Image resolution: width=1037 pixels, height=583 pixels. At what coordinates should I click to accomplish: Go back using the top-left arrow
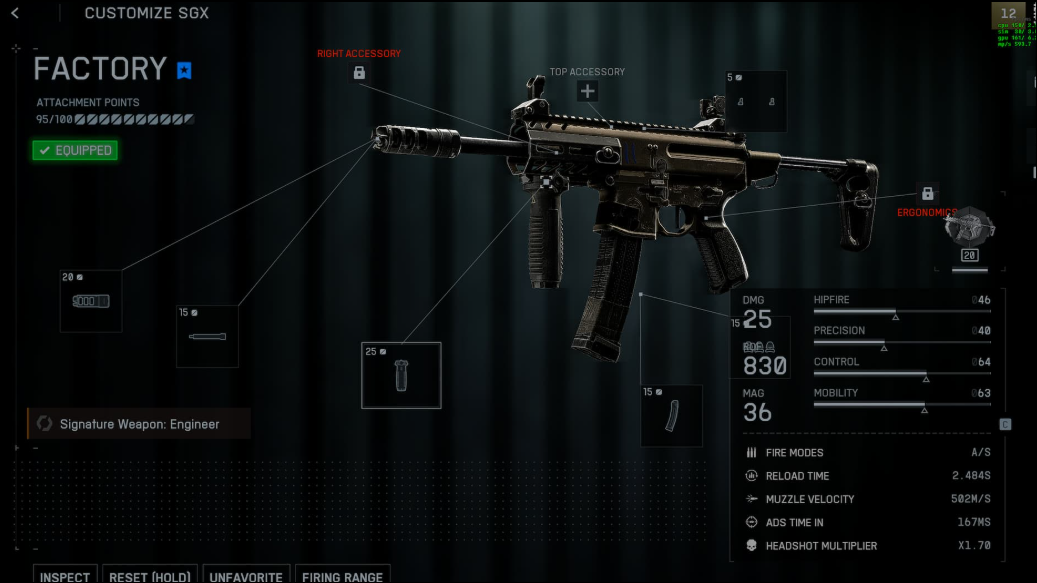[15, 13]
